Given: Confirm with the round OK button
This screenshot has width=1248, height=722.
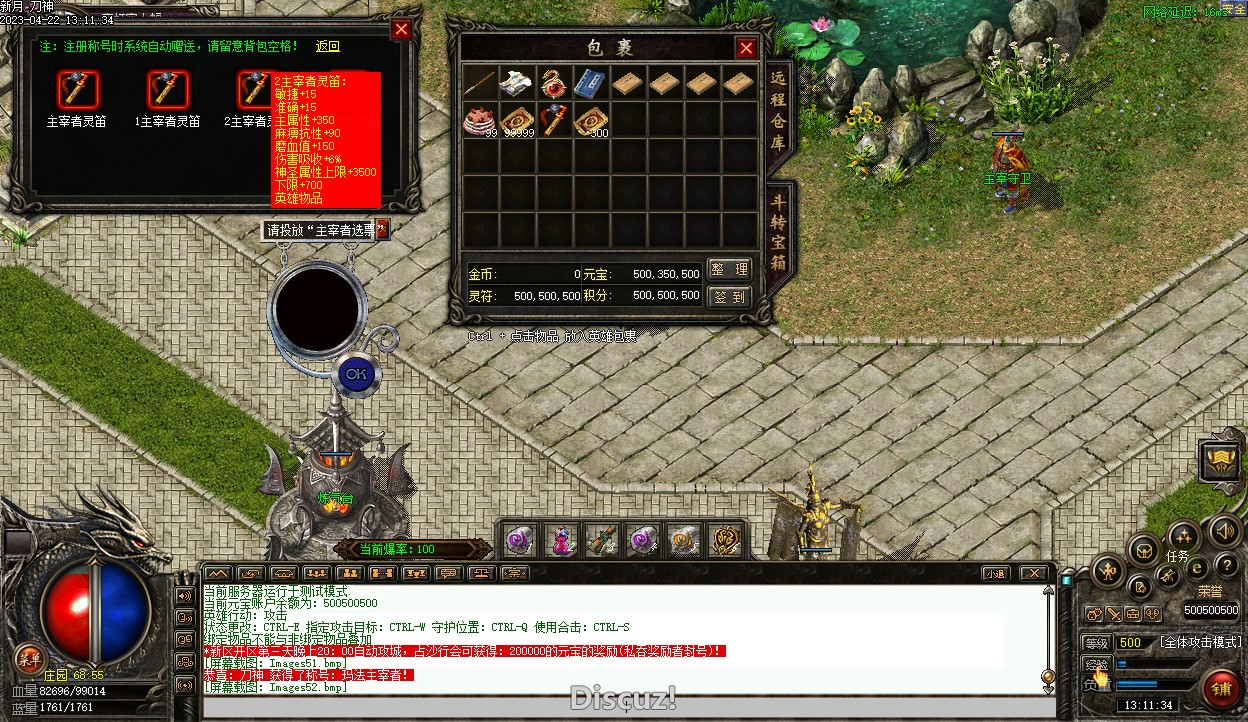Looking at the screenshot, I should coord(354,374).
